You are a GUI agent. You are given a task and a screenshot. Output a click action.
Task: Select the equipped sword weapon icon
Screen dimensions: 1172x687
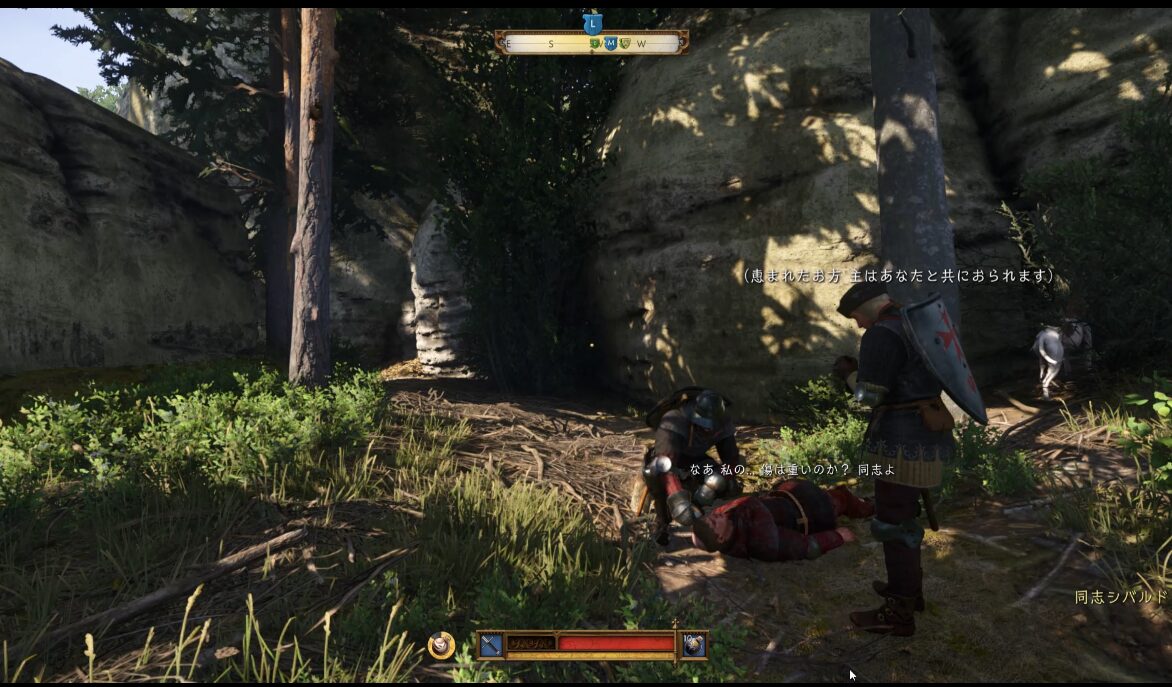click(x=490, y=645)
